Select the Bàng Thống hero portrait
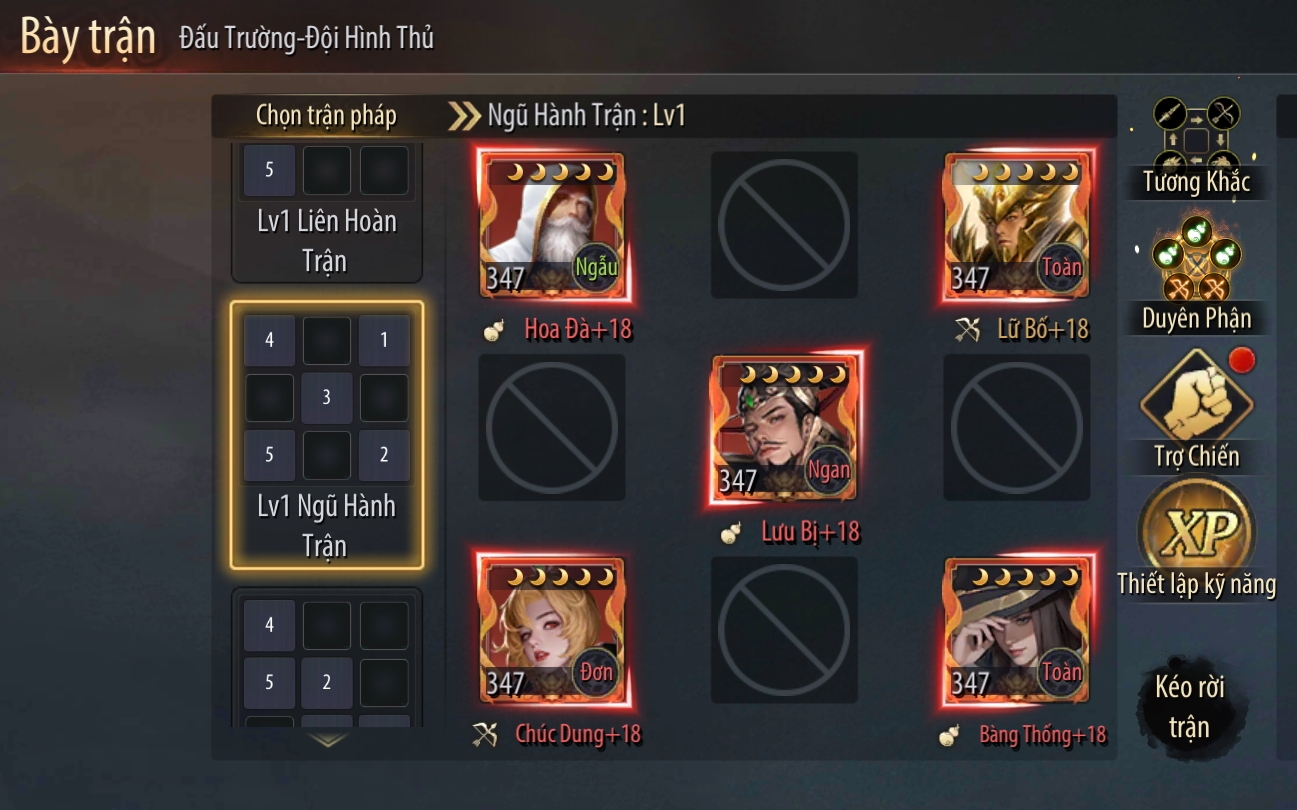This screenshot has height=810, width=1297. point(1018,630)
